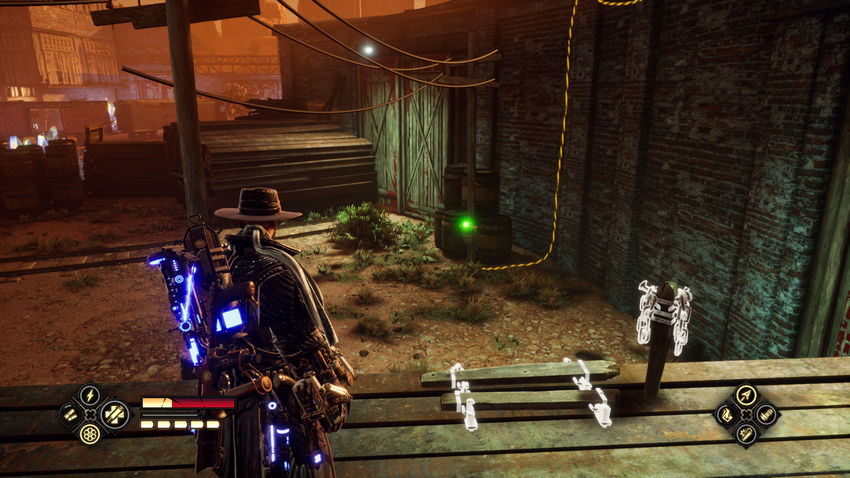The image size is (850, 478).
Task: Activate the lightning bolt ability icon
Action: (x=90, y=393)
